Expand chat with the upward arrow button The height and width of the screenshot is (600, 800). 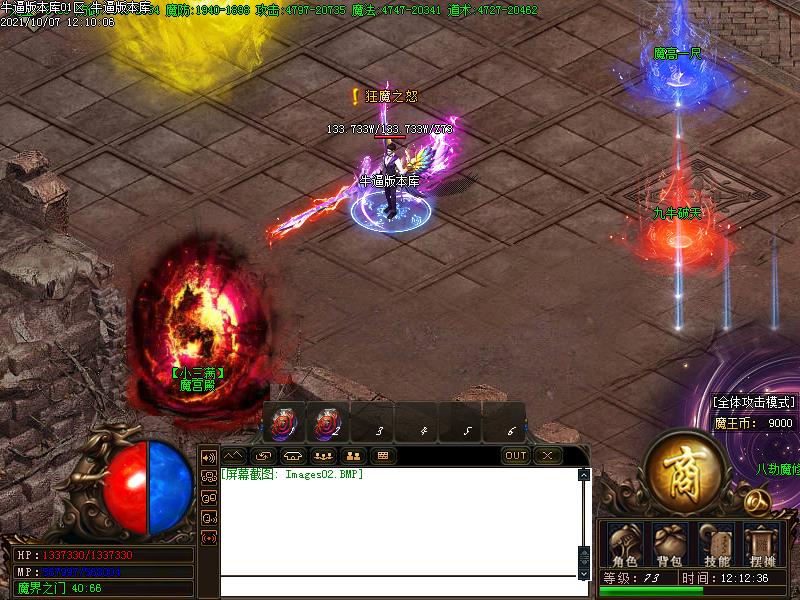pyautogui.click(x=233, y=456)
